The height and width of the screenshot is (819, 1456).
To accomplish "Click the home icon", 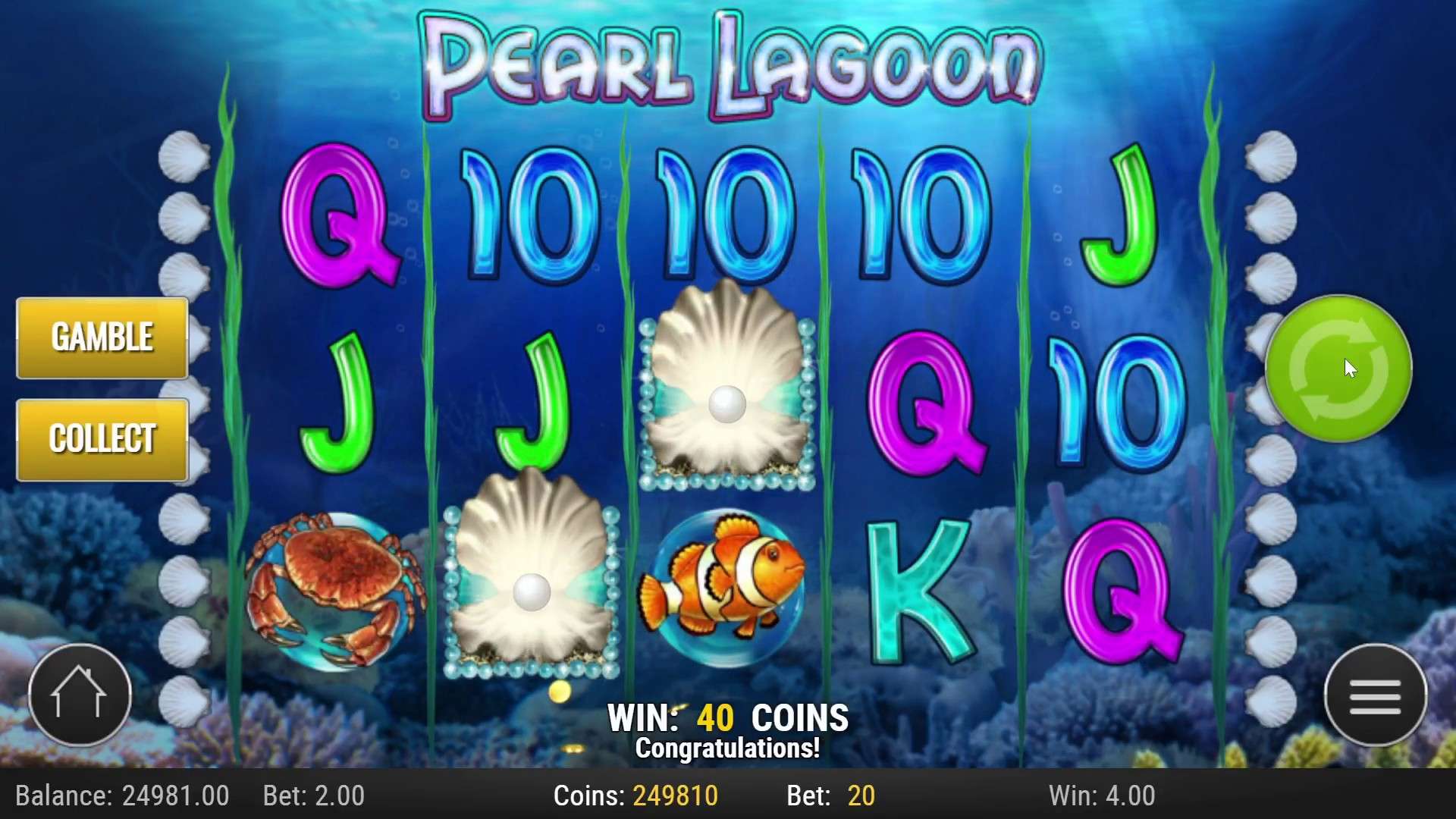I will (x=80, y=694).
